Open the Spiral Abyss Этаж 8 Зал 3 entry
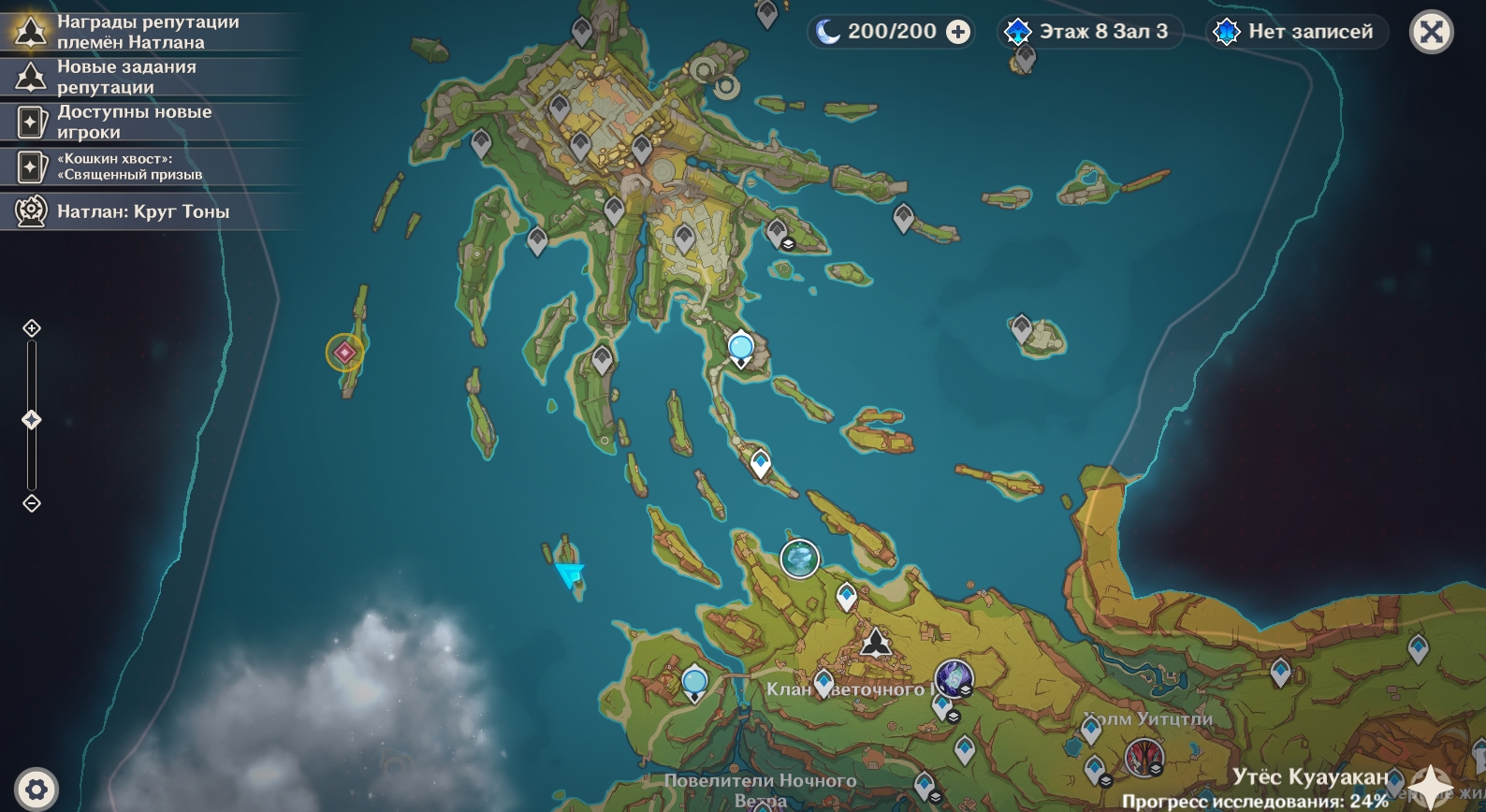 tap(1088, 32)
